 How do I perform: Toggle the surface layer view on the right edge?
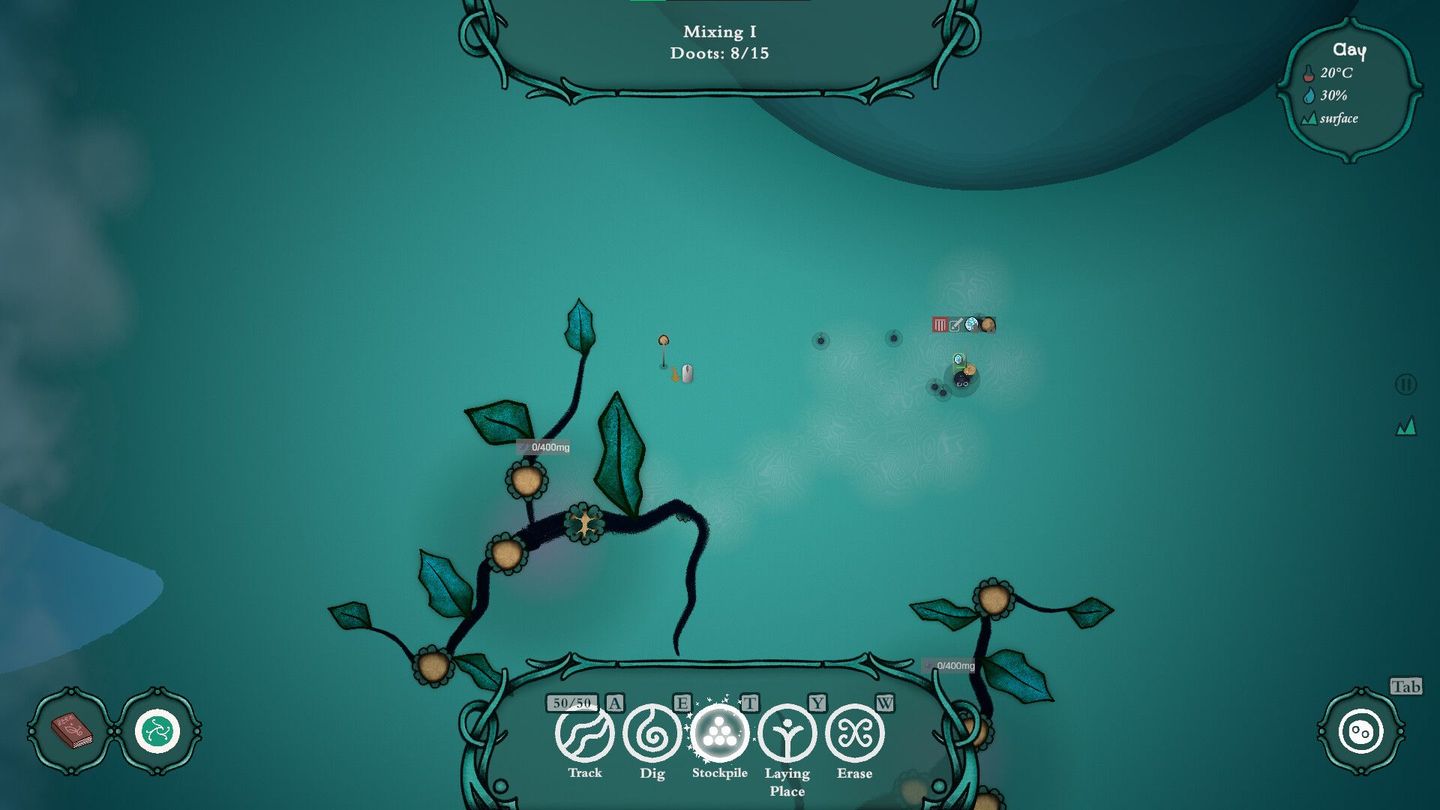coord(1404,424)
